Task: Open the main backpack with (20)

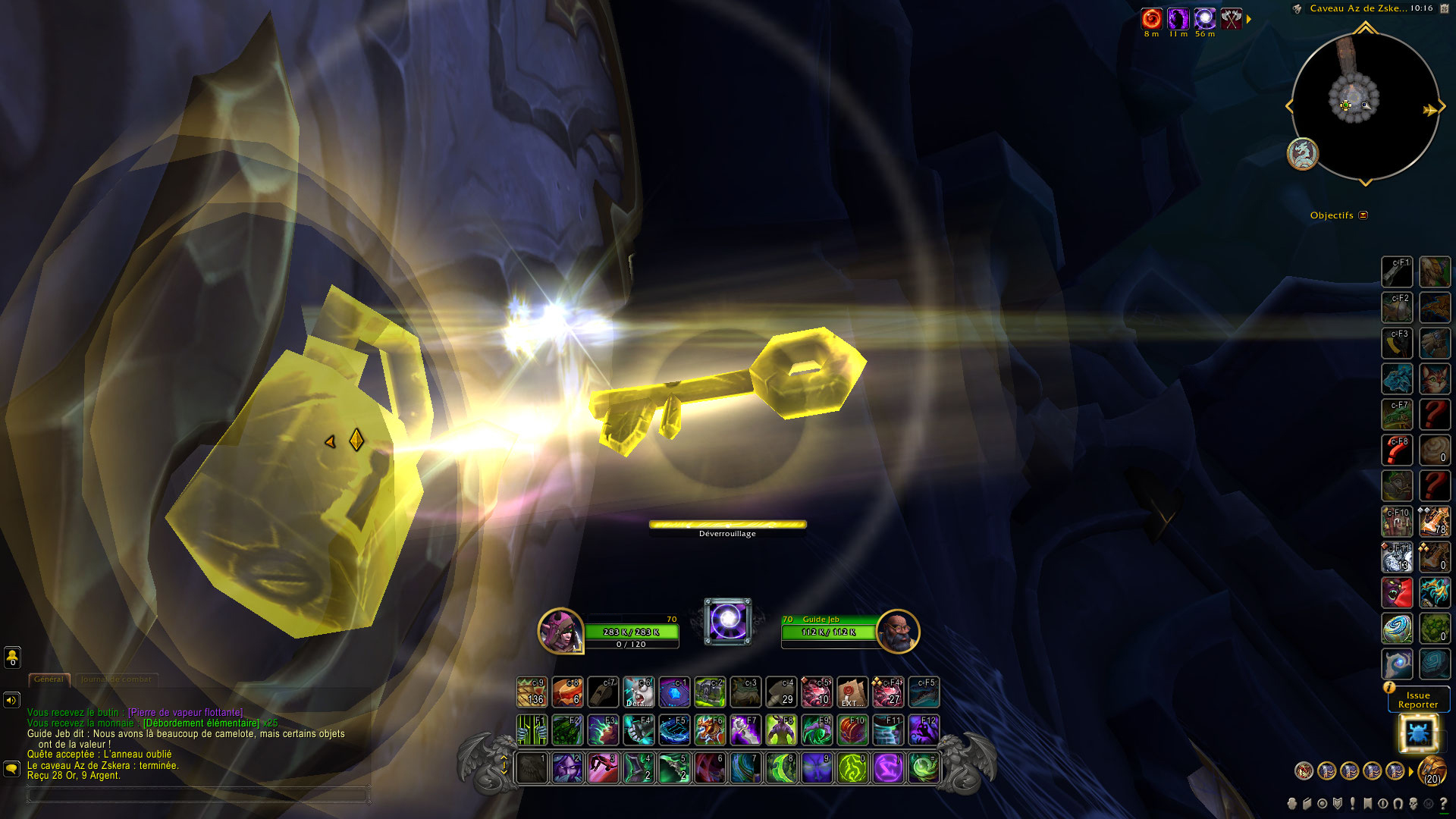Action: 1432,771
